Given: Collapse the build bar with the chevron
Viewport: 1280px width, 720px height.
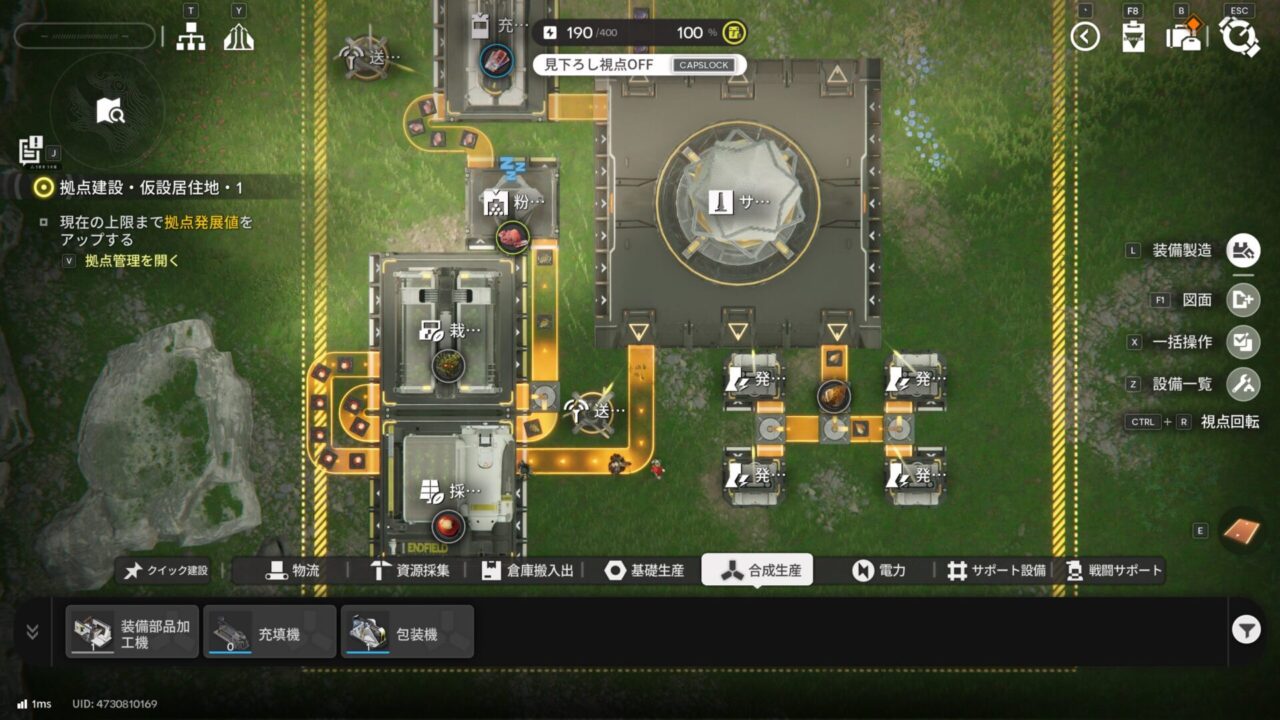Looking at the screenshot, I should click(32, 631).
